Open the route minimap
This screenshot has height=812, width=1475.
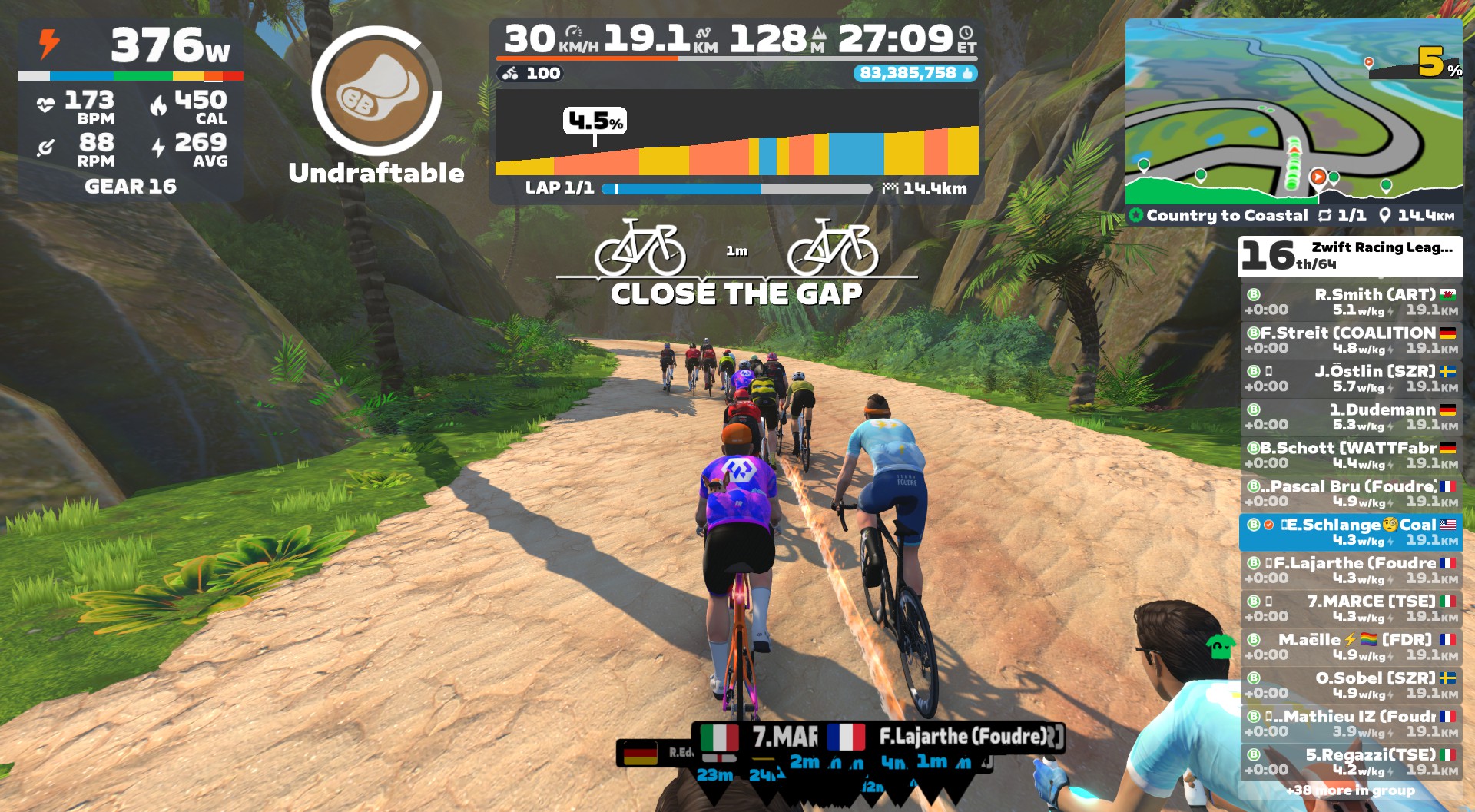point(1293,112)
